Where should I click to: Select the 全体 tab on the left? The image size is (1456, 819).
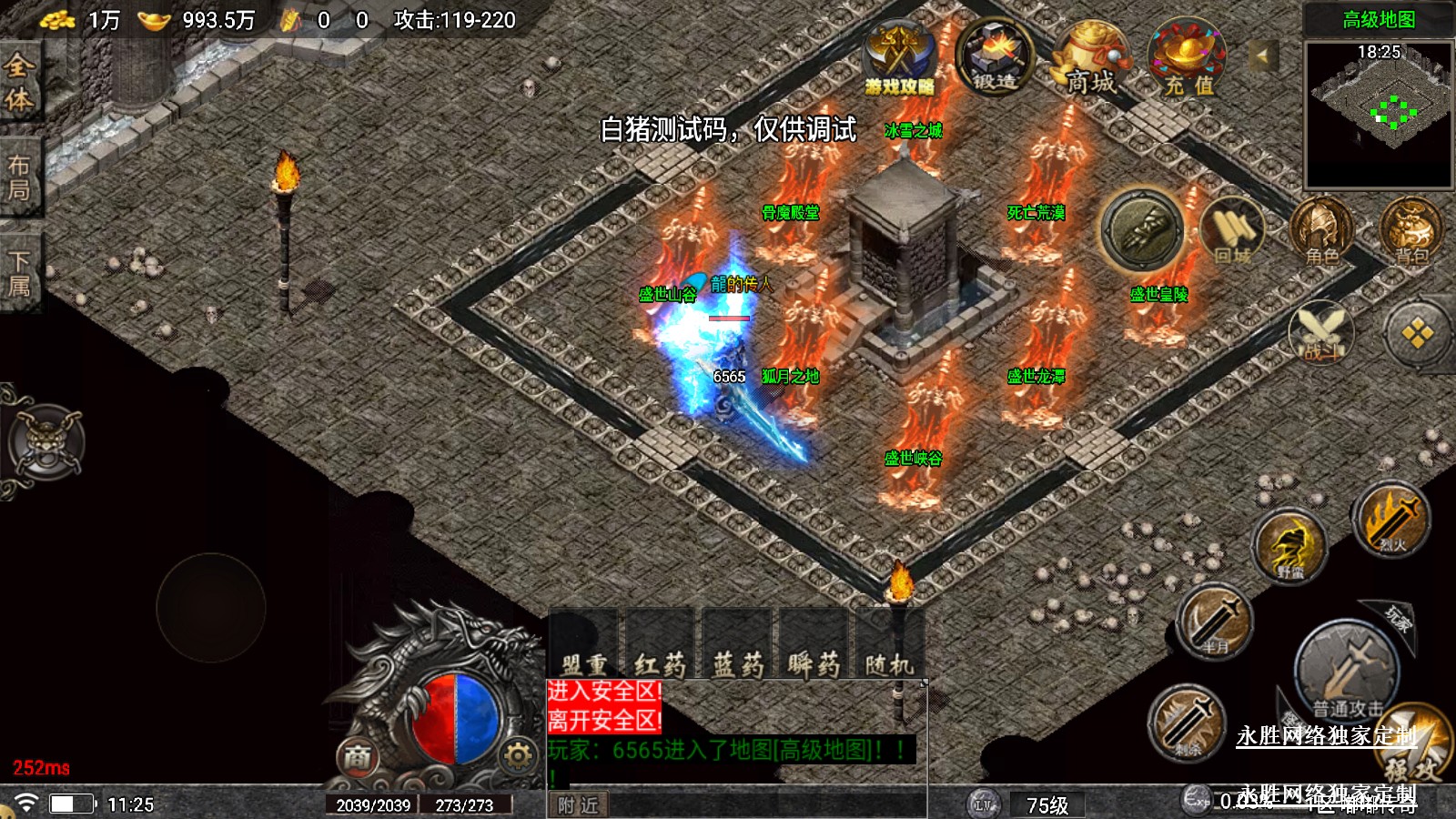[19, 82]
